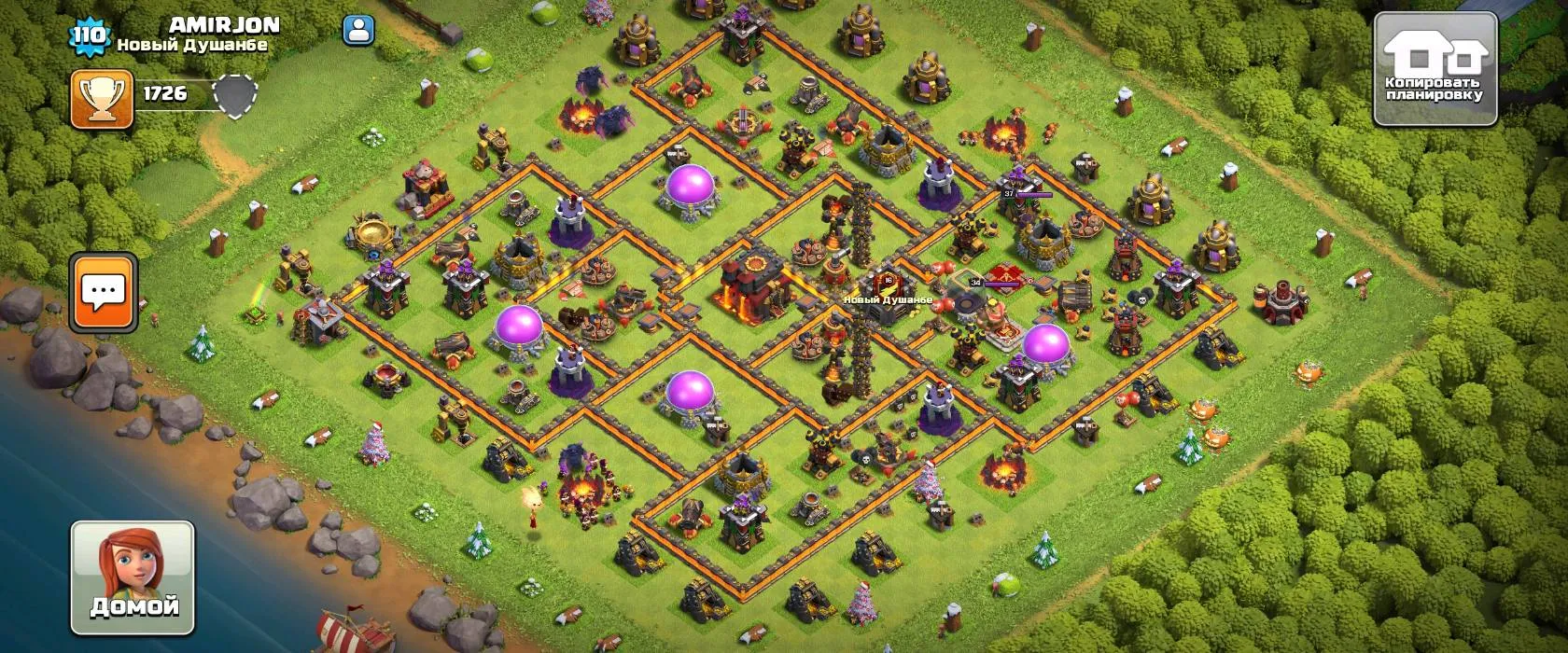Open the orange chat speech bubble
Screen dimensions: 1568x653
[x=104, y=292]
